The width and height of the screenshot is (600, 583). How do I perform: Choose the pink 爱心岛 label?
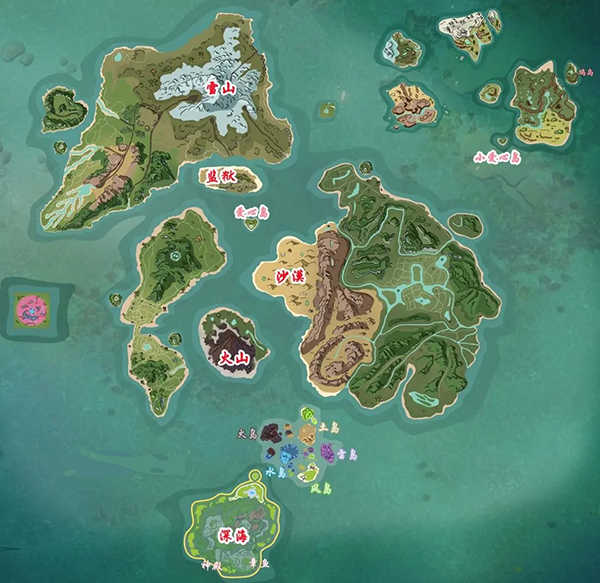pos(245,212)
